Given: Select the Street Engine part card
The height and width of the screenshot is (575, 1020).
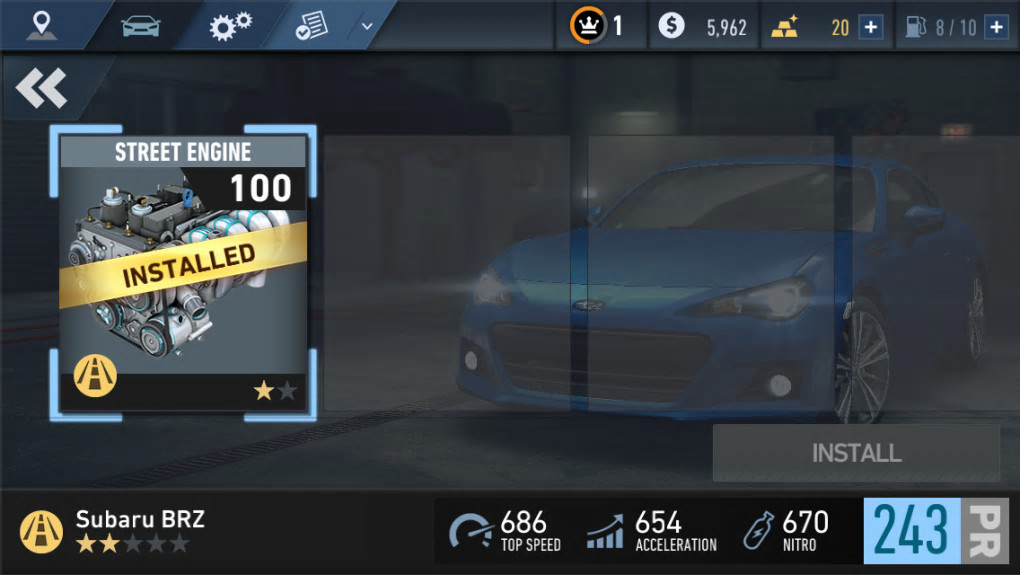Looking at the screenshot, I should (183, 272).
